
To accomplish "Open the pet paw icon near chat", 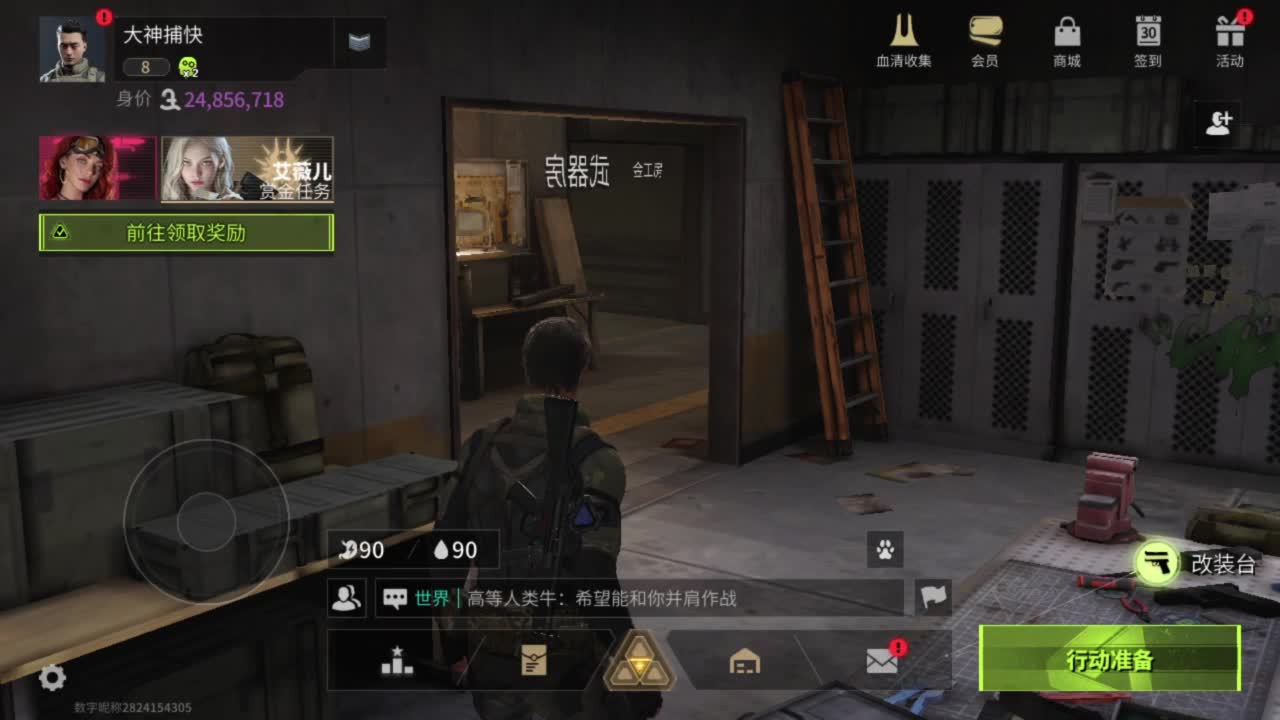I will 883,551.
